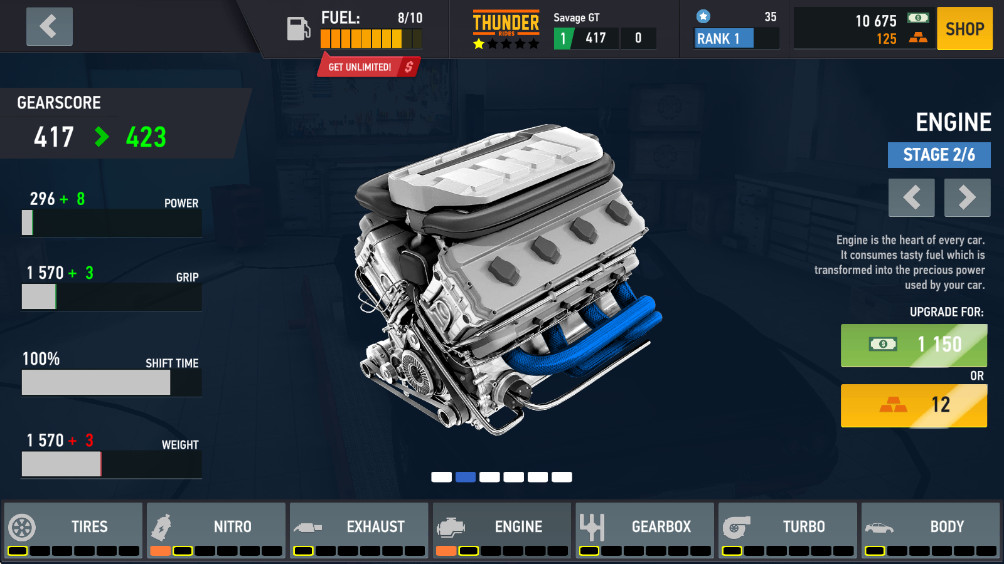The image size is (1004, 564).
Task: Click the Thunder Savage GT car panel
Action: (565, 29)
